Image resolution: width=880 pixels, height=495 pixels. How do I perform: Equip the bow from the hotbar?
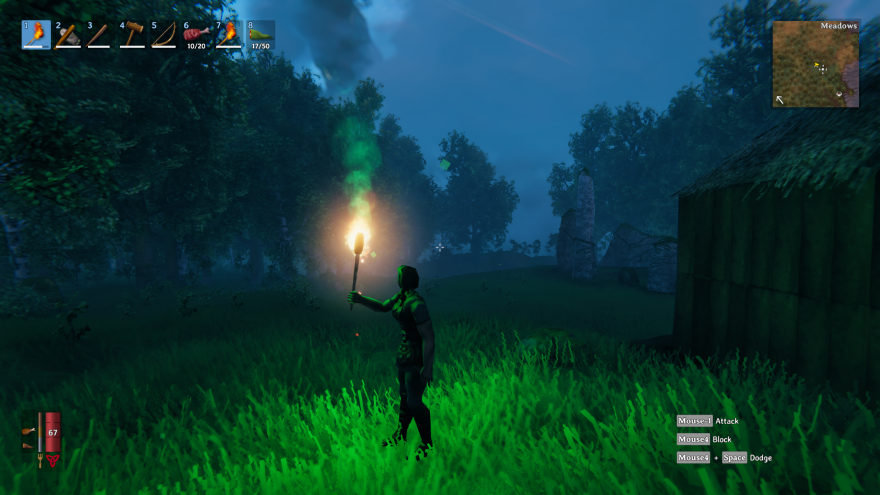(163, 35)
